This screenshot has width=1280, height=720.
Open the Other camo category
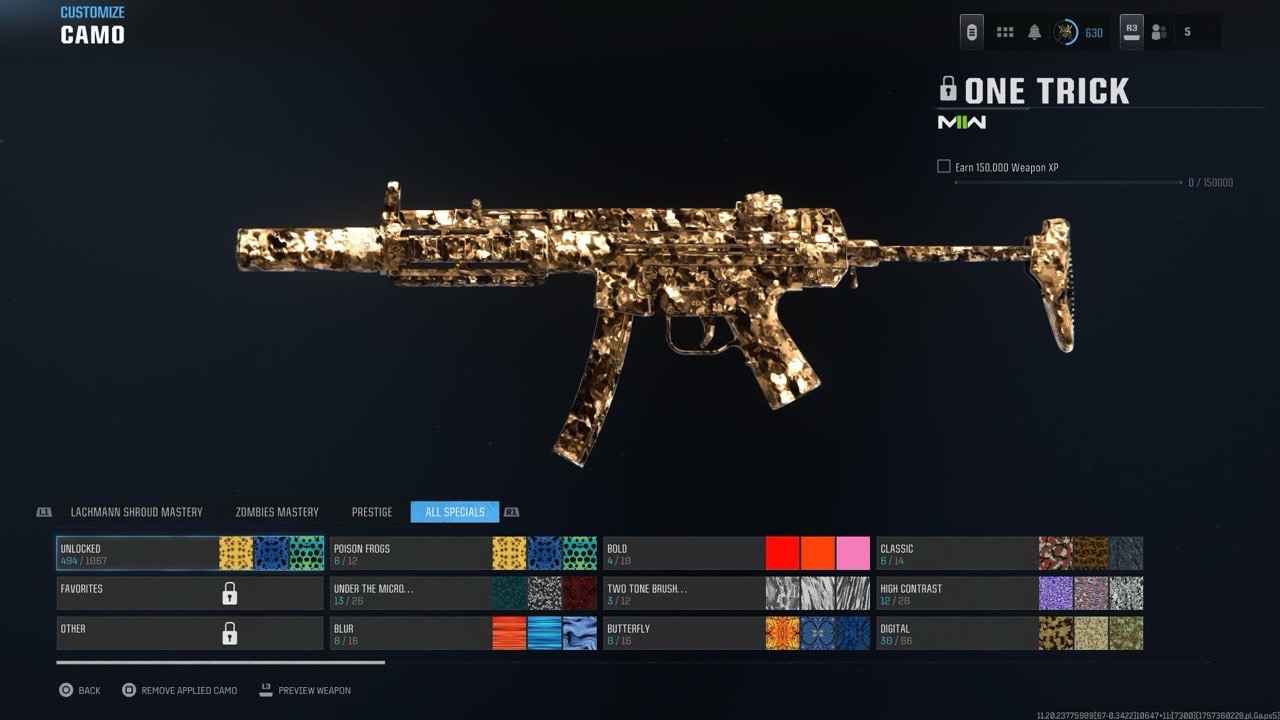click(190, 633)
